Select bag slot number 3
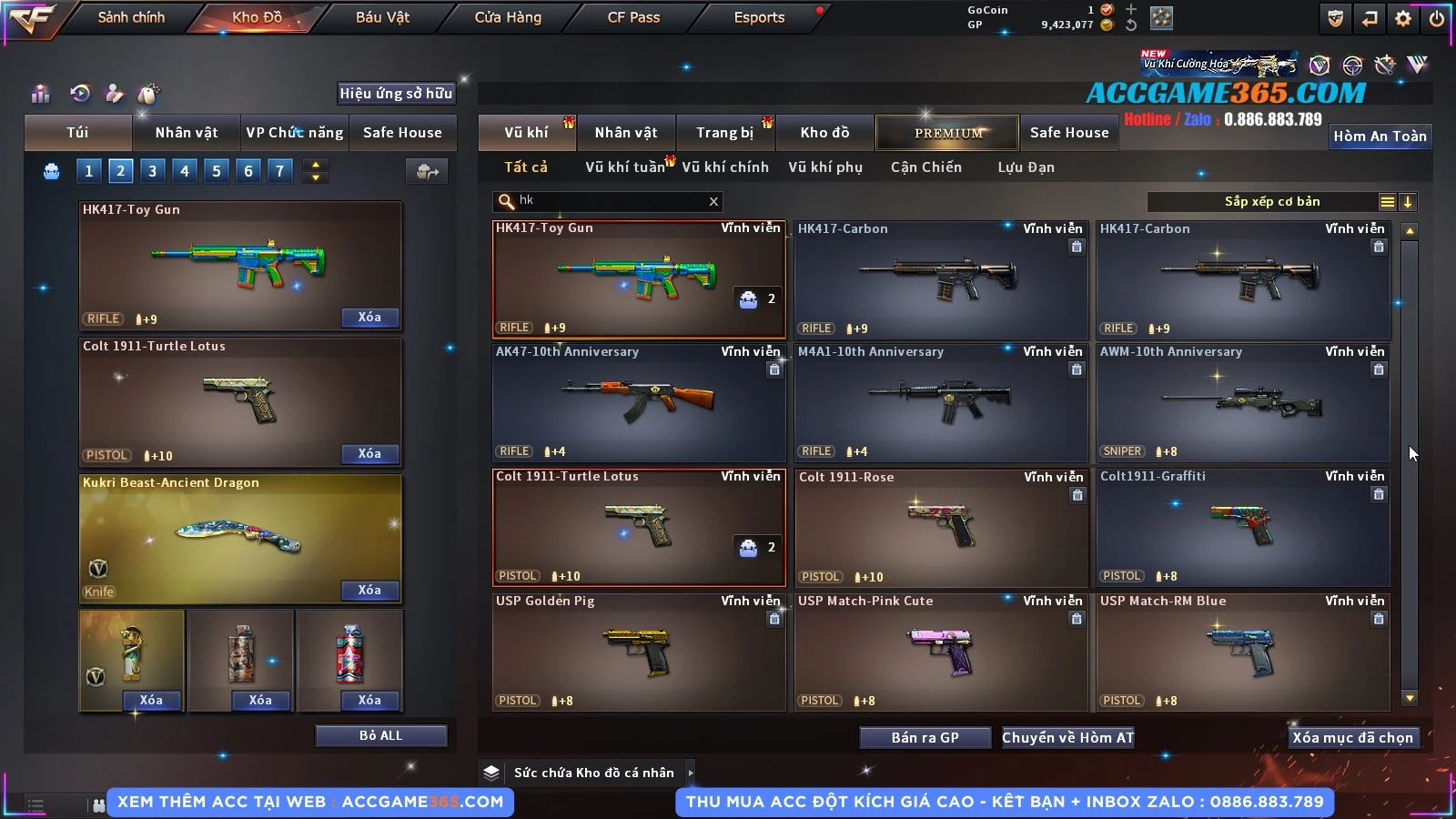The image size is (1456, 819). [x=152, y=170]
